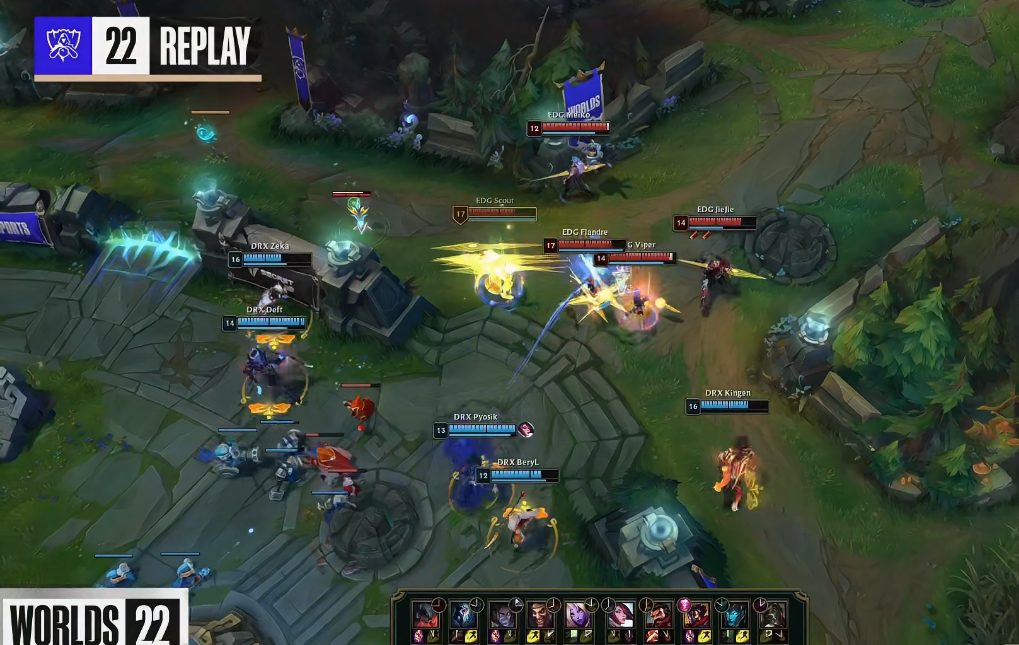Click the red-haired Fiora portrait
This screenshot has height=645, width=1019.
pos(619,614)
